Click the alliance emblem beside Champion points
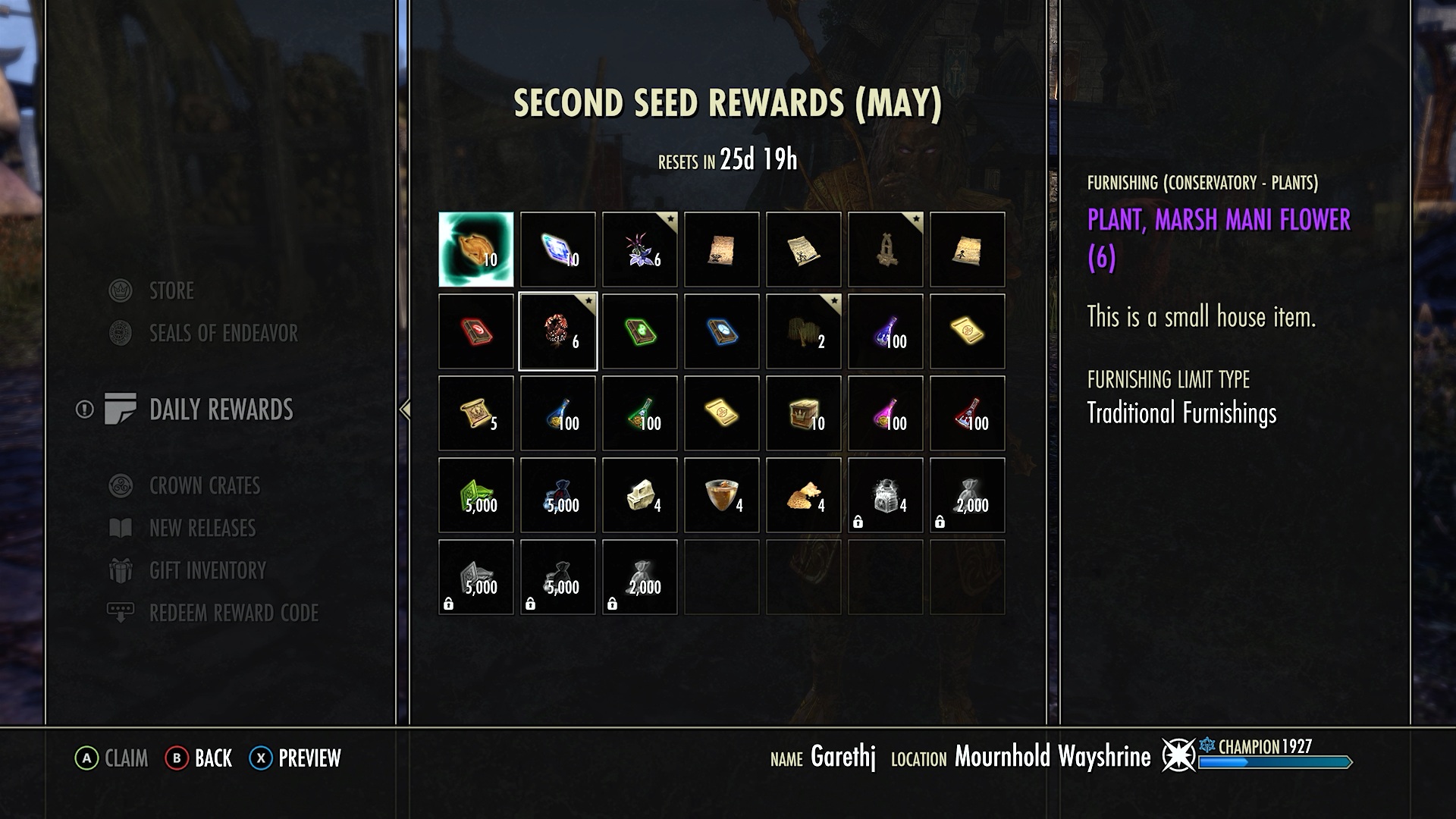 point(1180,756)
